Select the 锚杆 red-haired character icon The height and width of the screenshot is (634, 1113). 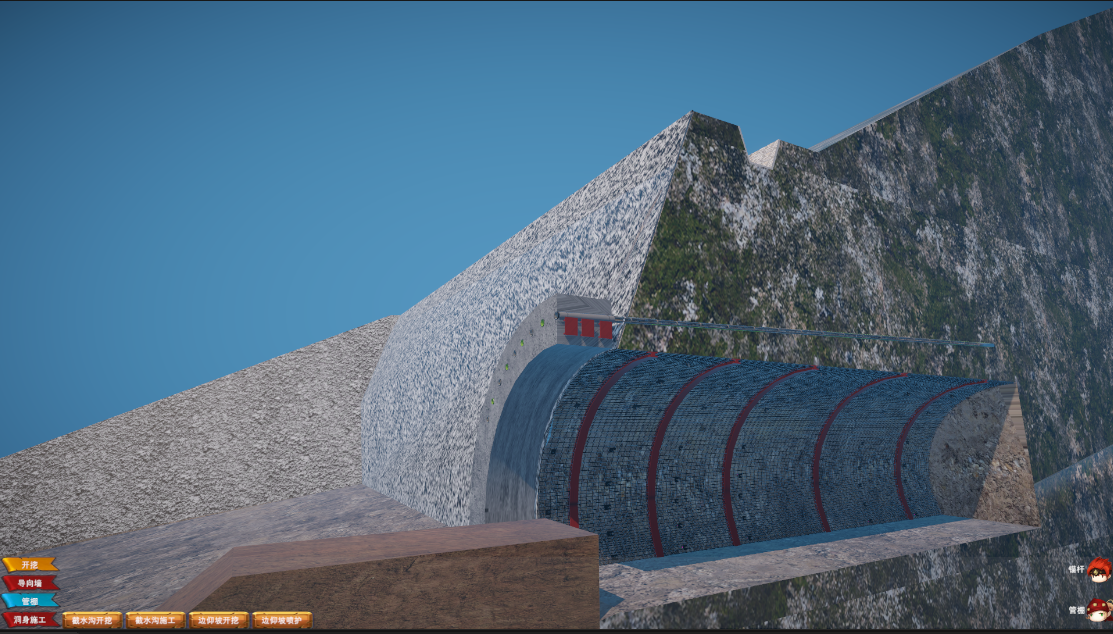[1099, 570]
